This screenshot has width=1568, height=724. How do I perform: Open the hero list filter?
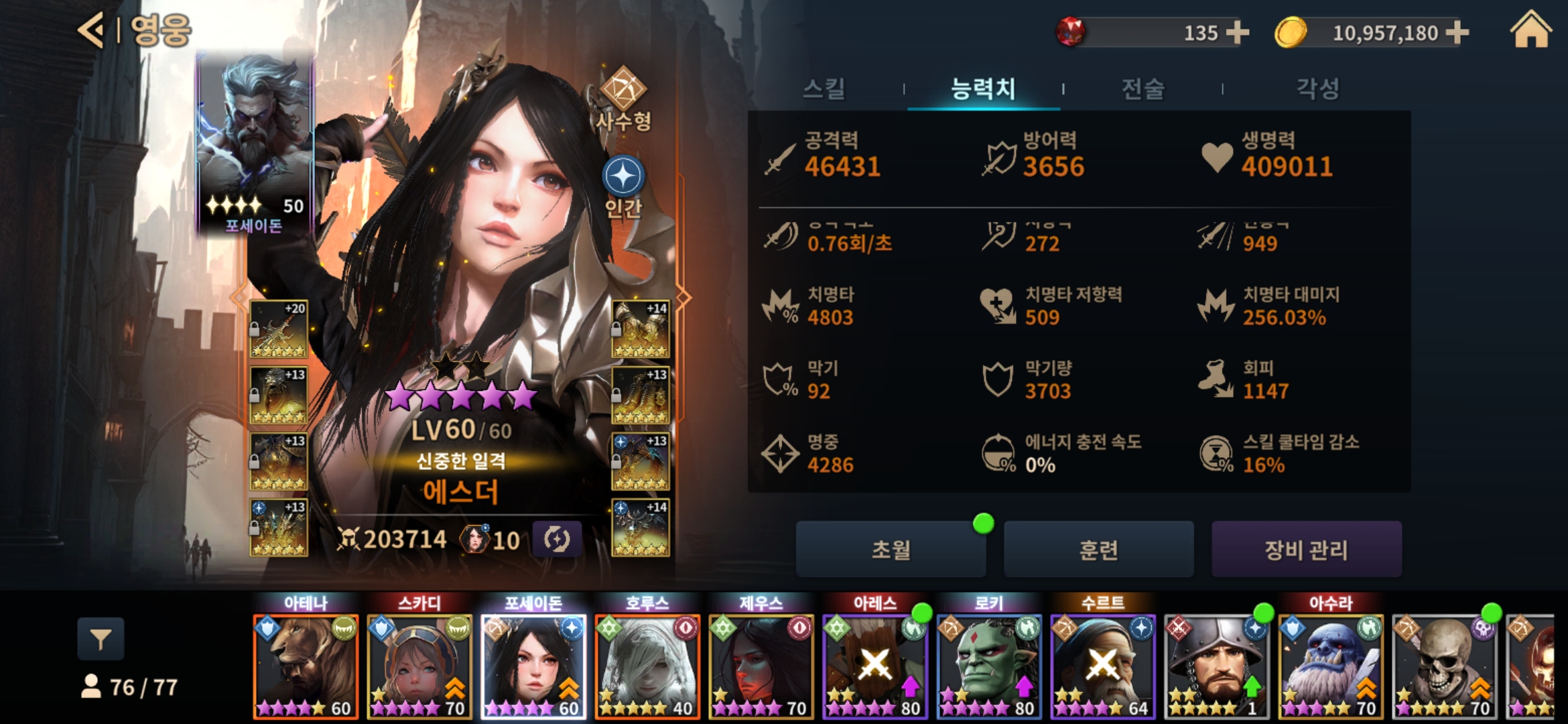[x=101, y=640]
